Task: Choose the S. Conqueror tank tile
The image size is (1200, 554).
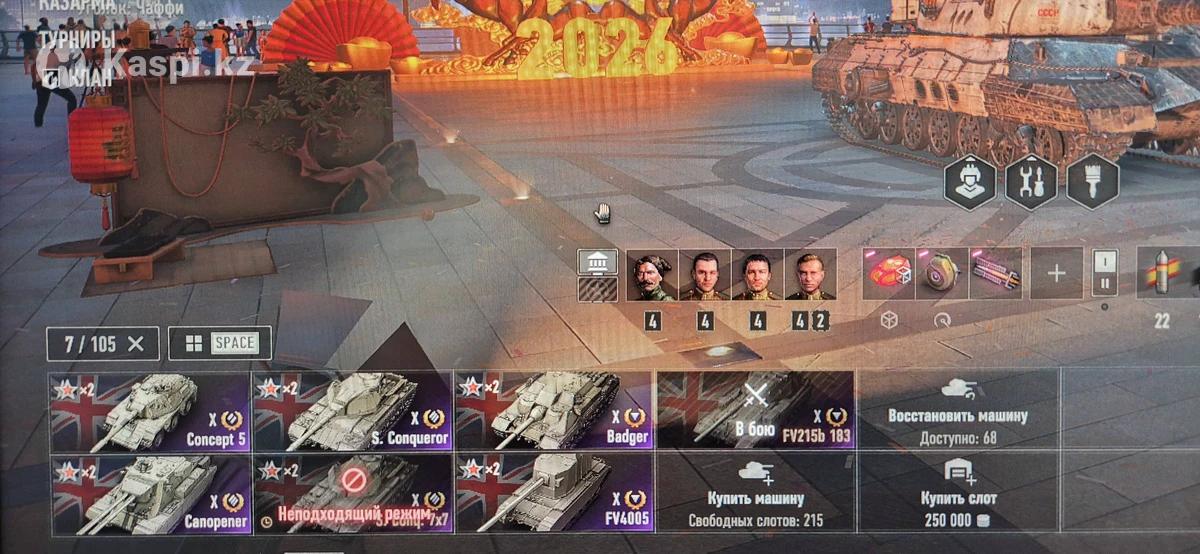Action: [352, 412]
